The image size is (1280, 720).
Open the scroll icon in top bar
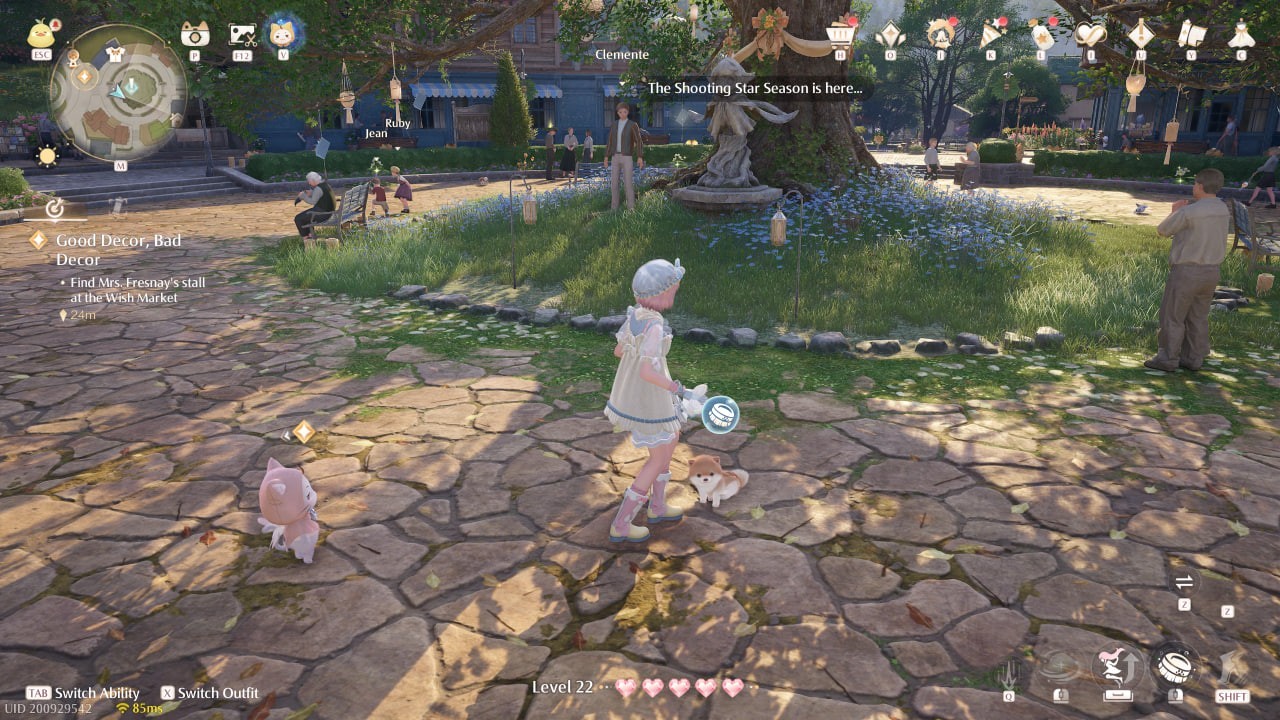point(1191,34)
